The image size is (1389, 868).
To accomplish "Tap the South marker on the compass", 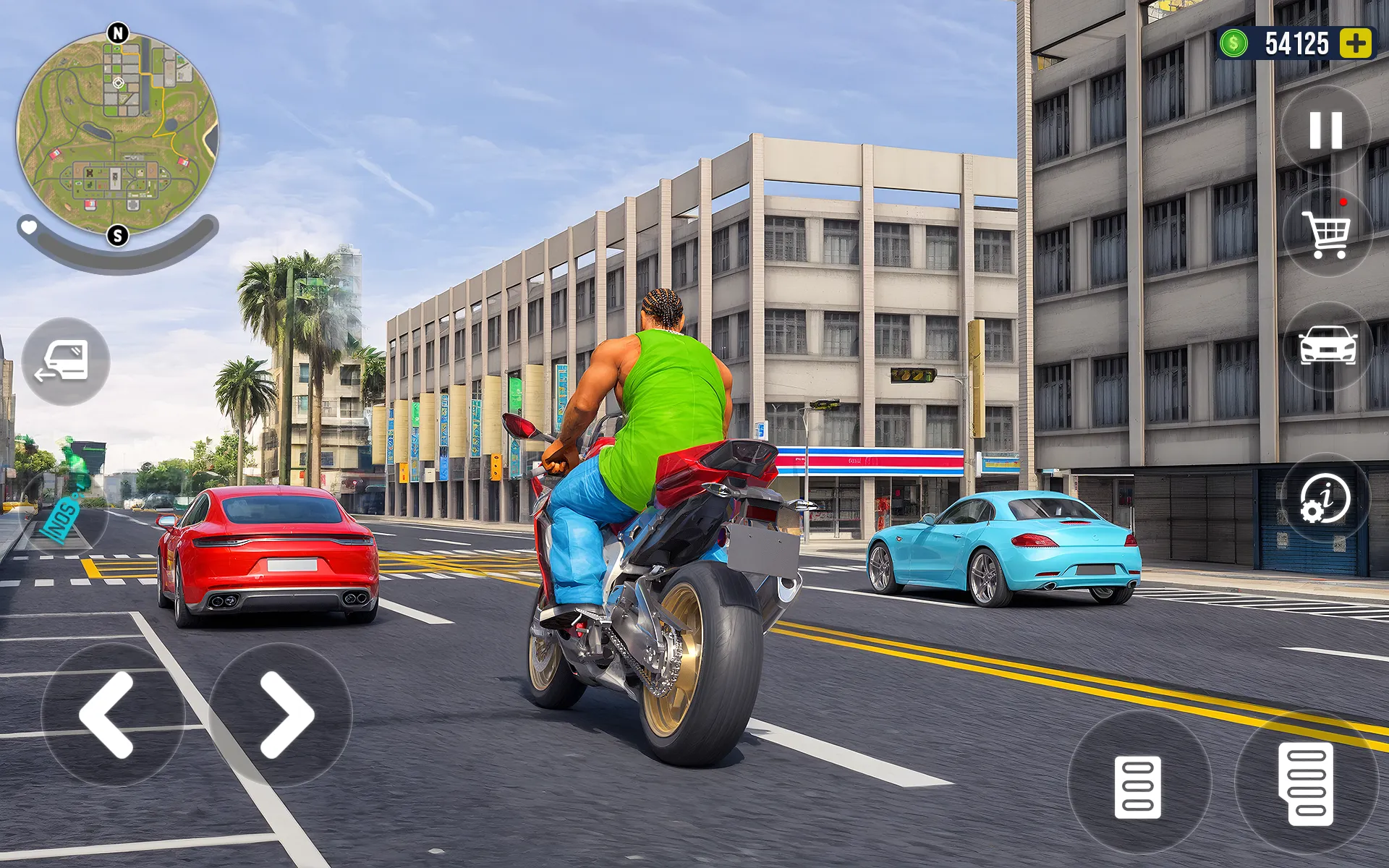I will coord(118,237).
